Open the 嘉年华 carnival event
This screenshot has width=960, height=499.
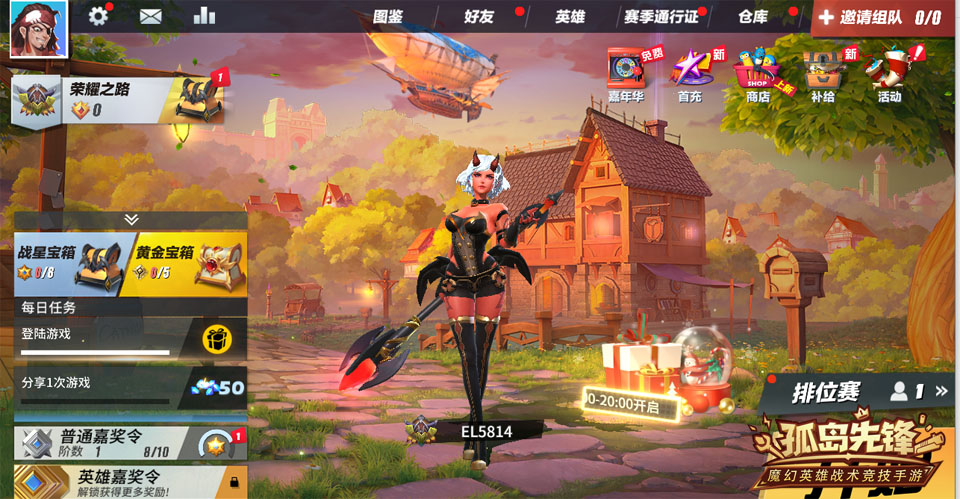[x=625, y=74]
